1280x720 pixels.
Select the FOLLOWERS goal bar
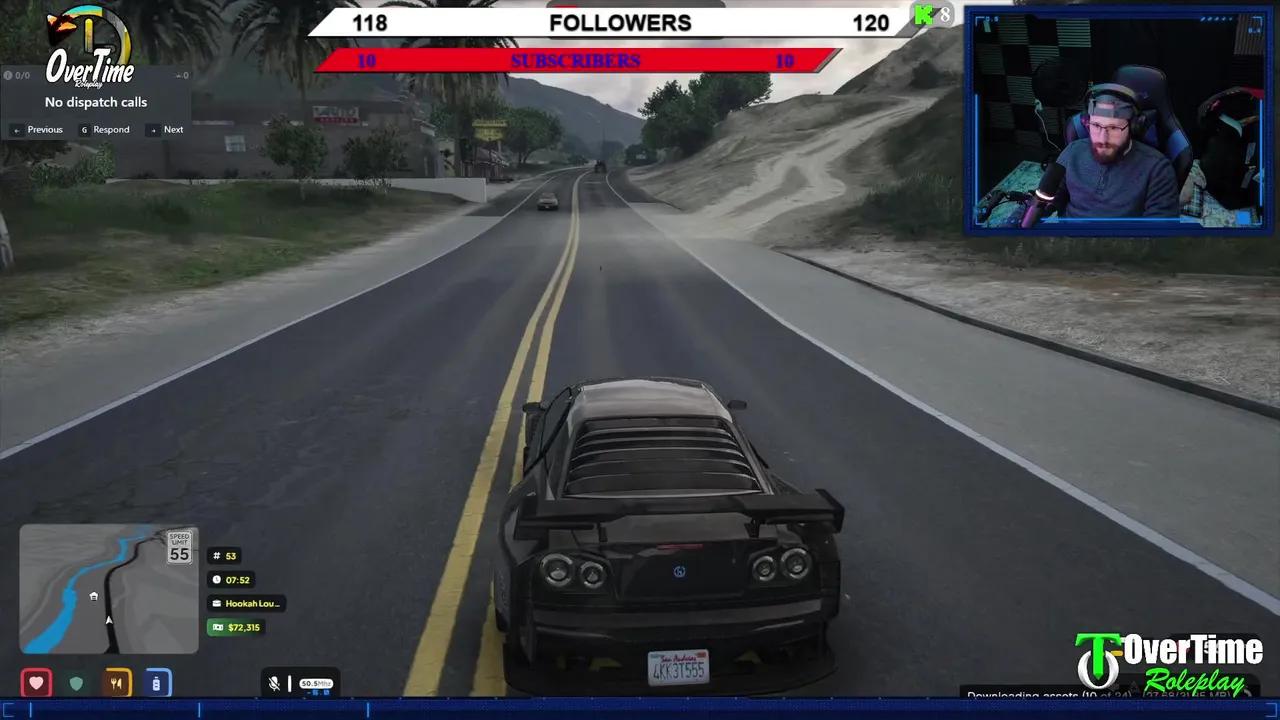click(x=620, y=22)
